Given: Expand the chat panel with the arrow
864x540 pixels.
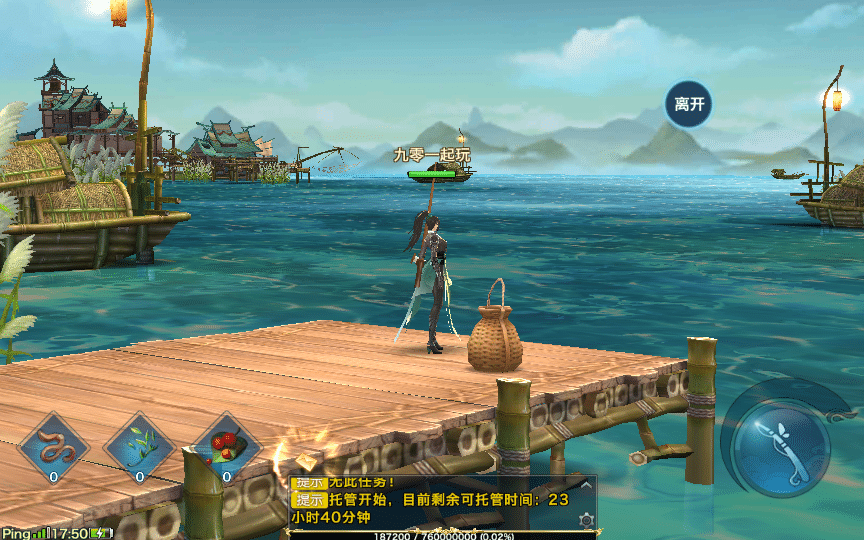Looking at the screenshot, I should (586, 484).
